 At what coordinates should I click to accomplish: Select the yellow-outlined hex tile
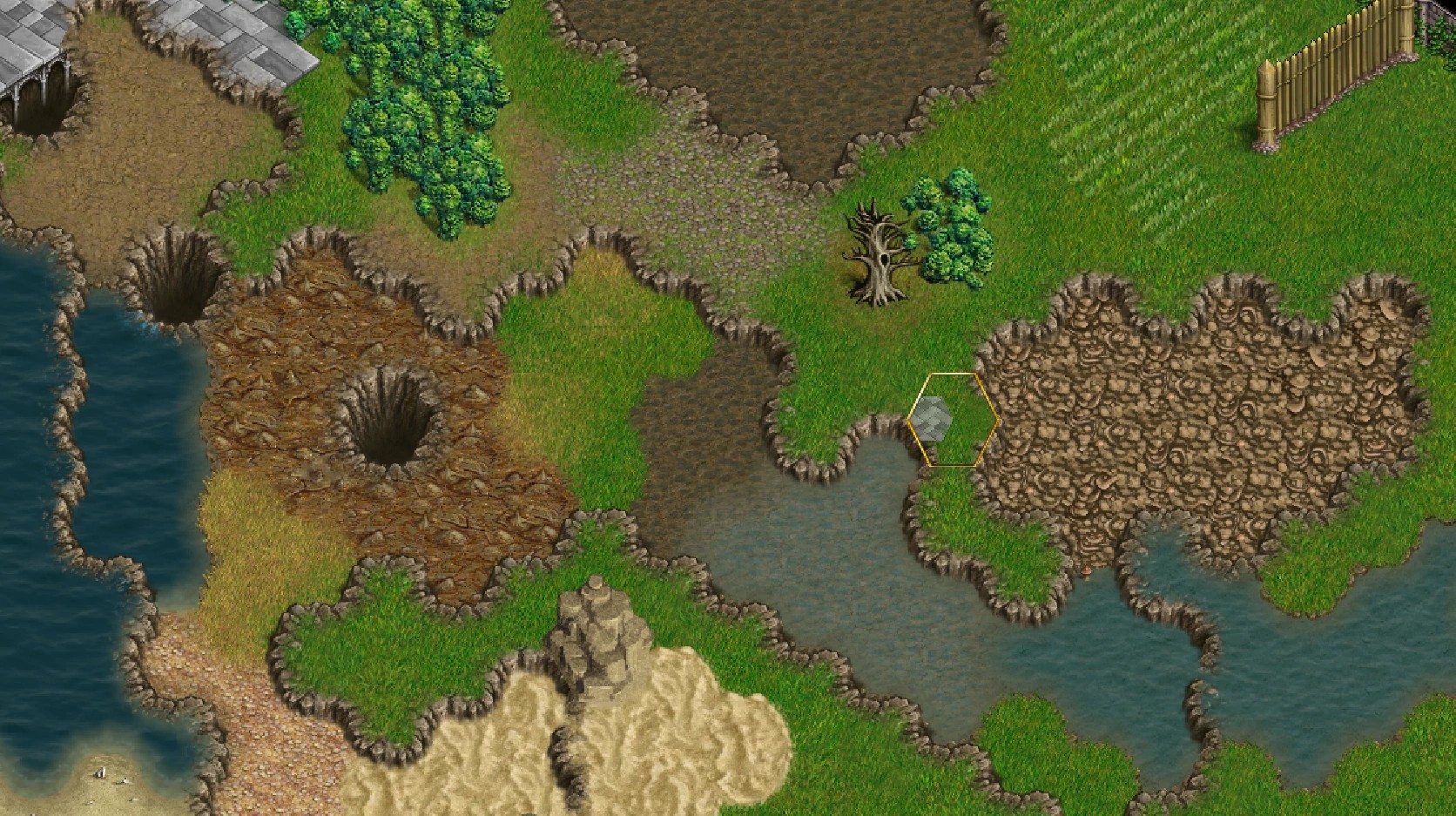pos(953,420)
